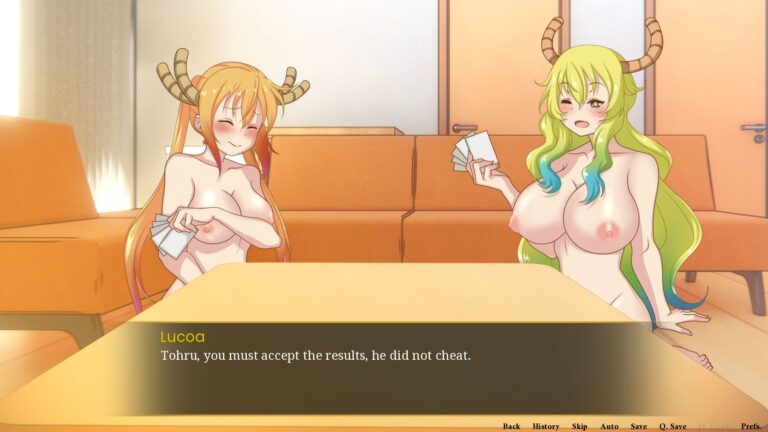768x432 pixels.
Task: Open the Prefs. settings menu
Action: (x=751, y=426)
